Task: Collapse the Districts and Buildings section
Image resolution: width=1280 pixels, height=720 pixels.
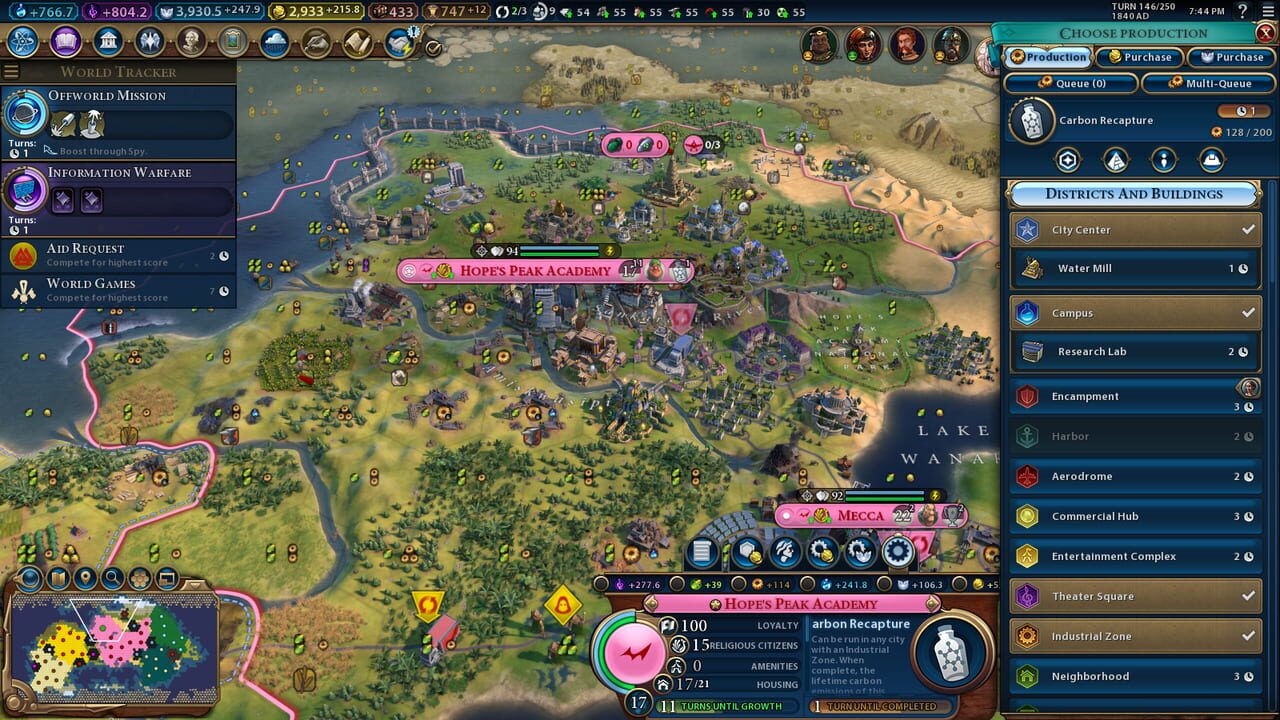Action: point(1131,194)
